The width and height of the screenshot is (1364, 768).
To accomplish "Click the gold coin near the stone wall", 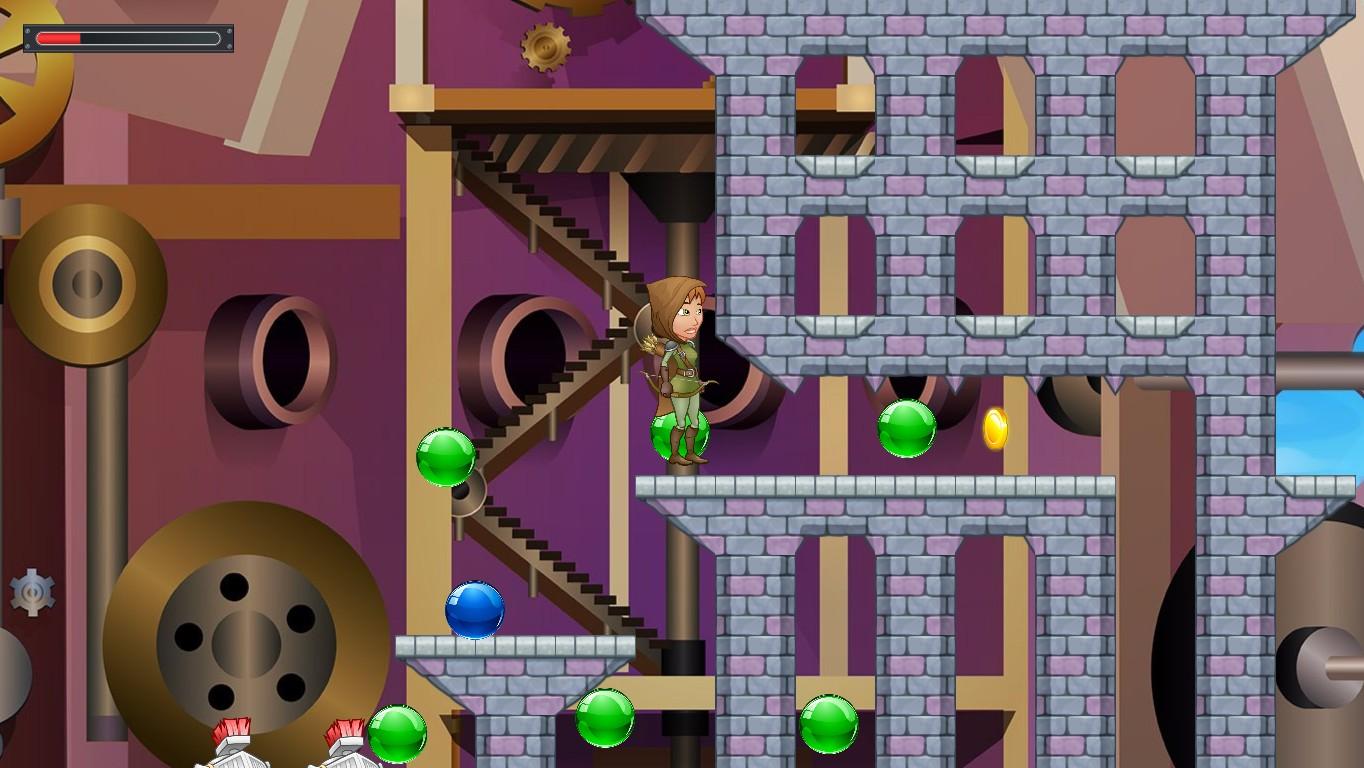I will [x=994, y=428].
